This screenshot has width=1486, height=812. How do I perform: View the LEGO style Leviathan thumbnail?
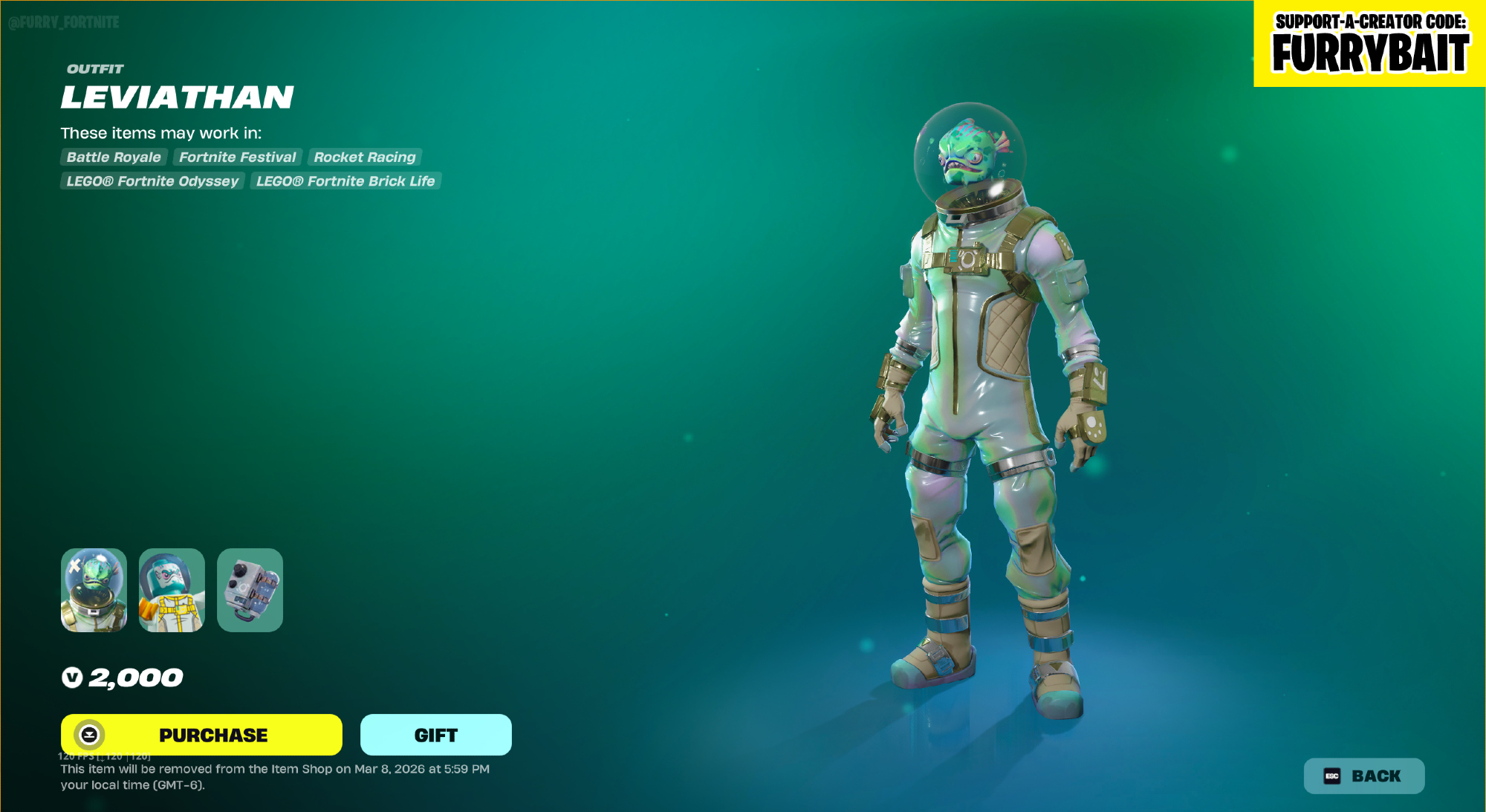172,590
